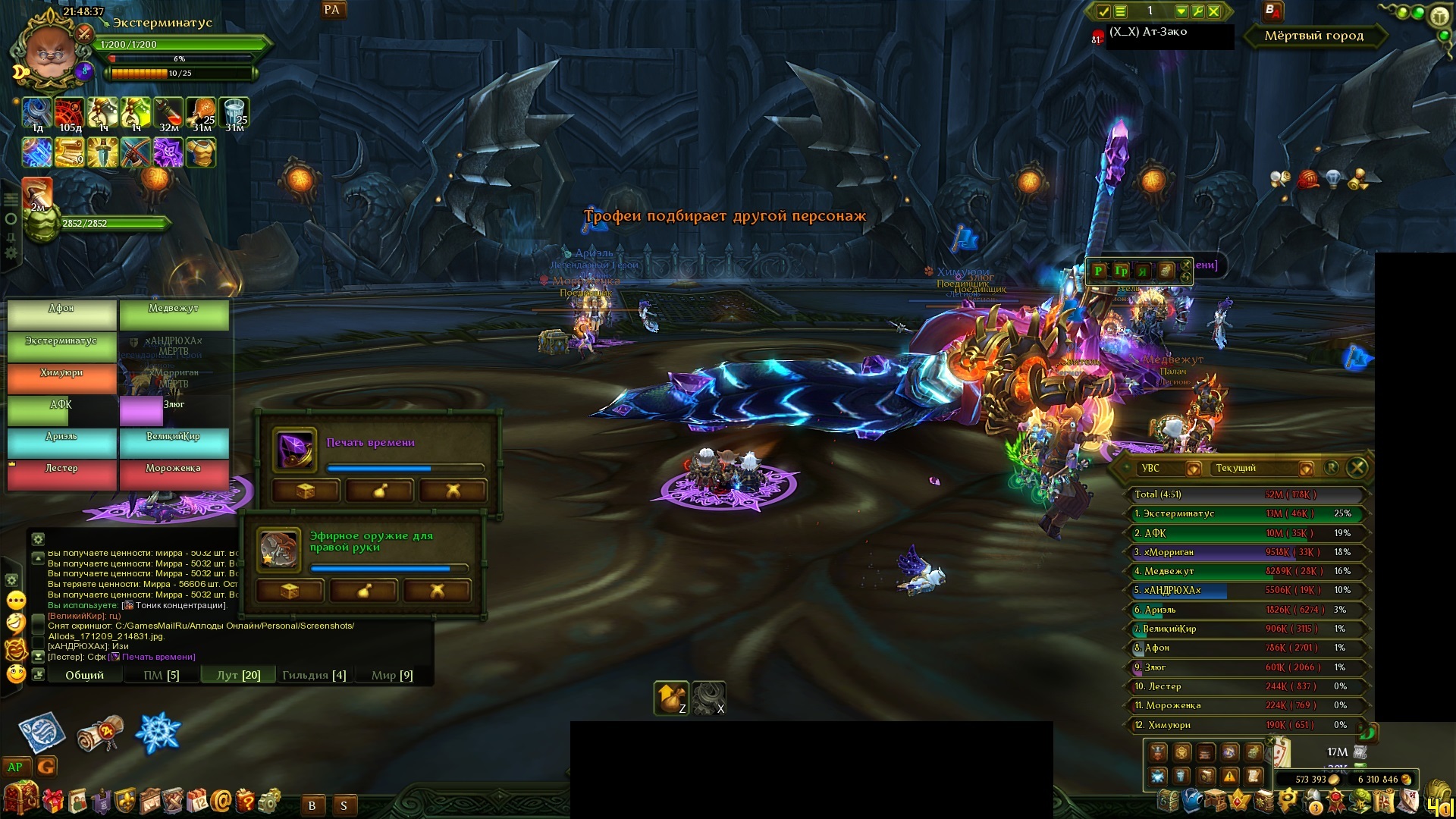Screen dimensions: 1456x819
Task: Click the coin pouch button for Печать времени
Action: pos(379,491)
